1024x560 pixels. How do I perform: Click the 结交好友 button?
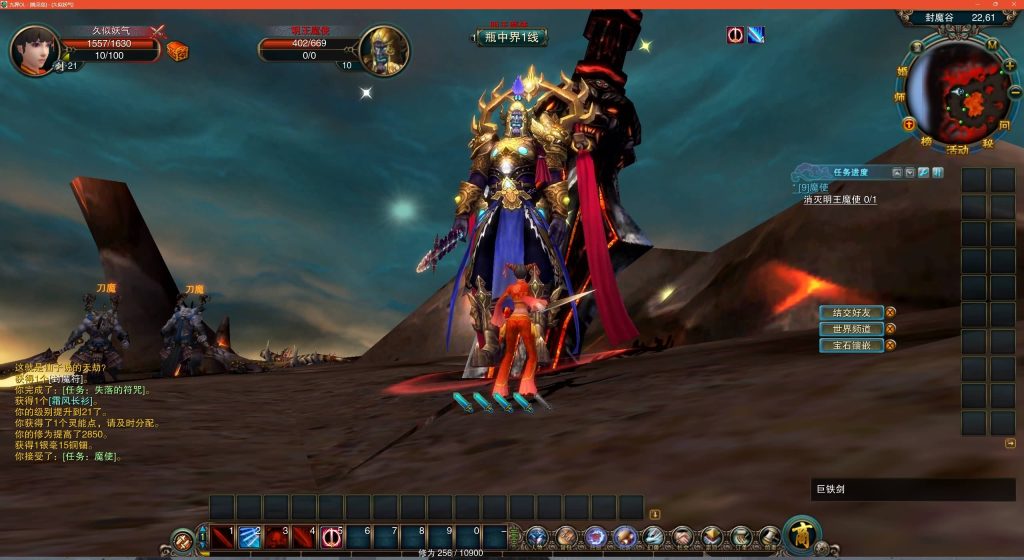[x=851, y=312]
